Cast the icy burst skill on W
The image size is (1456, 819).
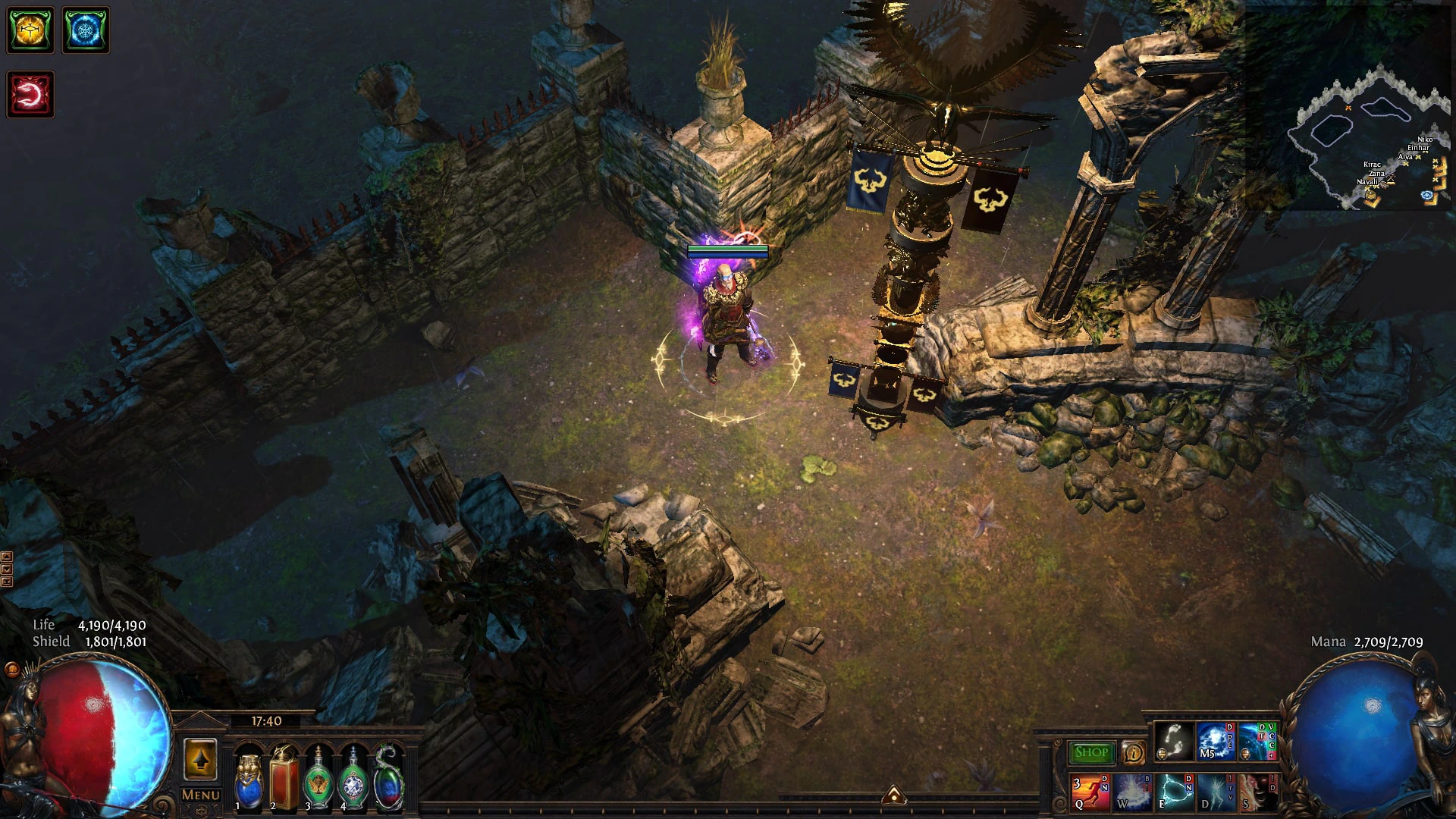[x=1131, y=792]
